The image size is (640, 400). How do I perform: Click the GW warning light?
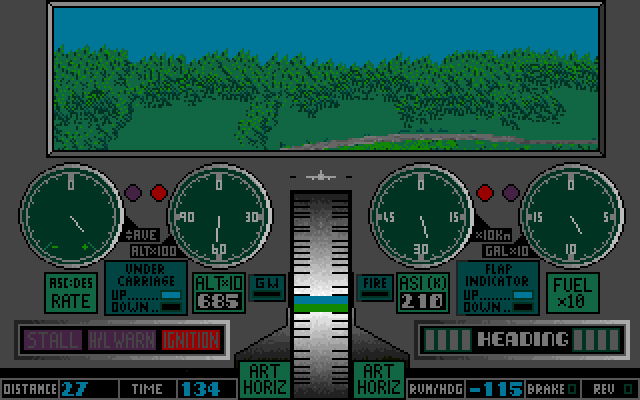coord(266,284)
